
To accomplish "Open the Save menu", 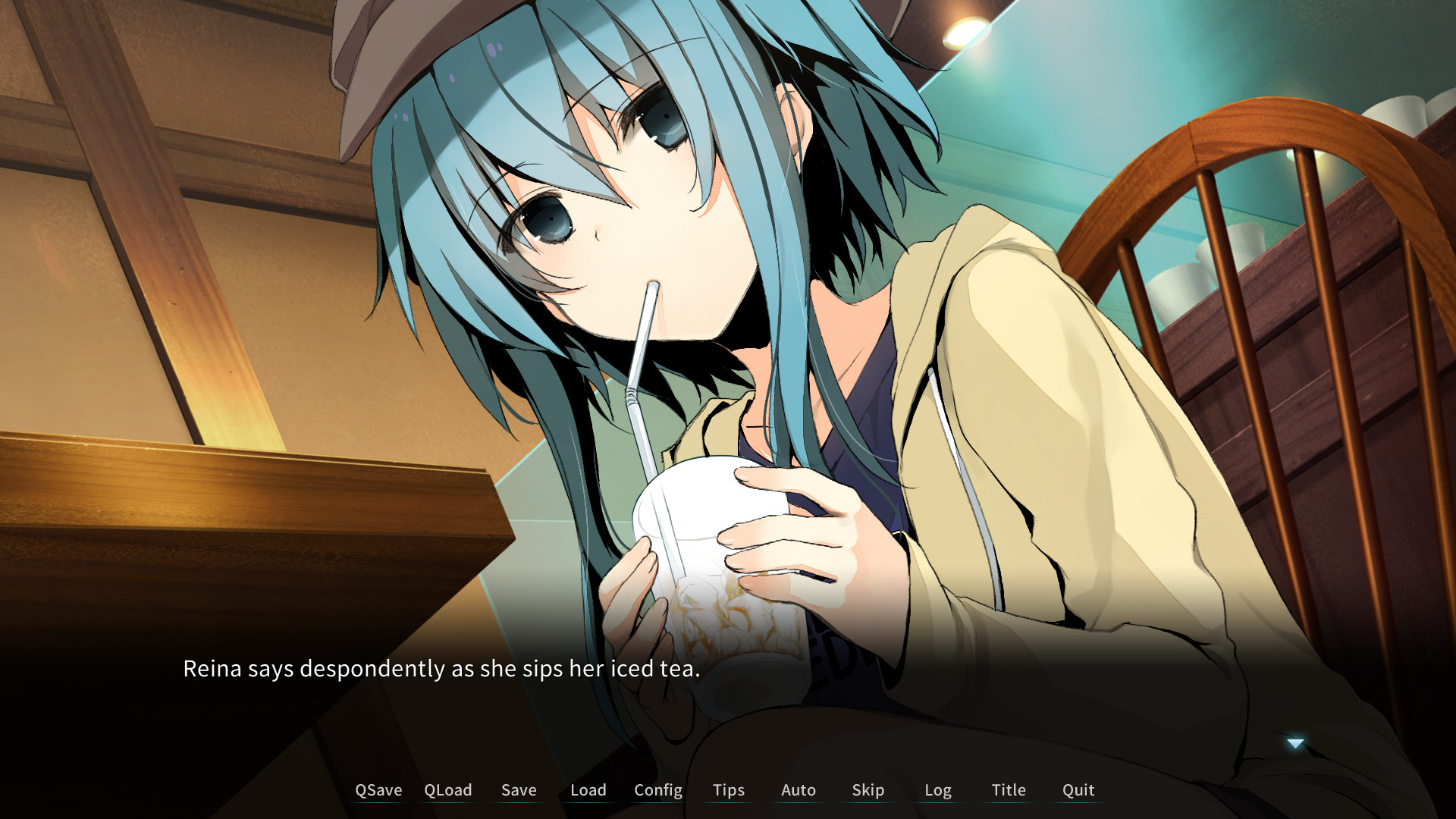I will click(x=518, y=789).
